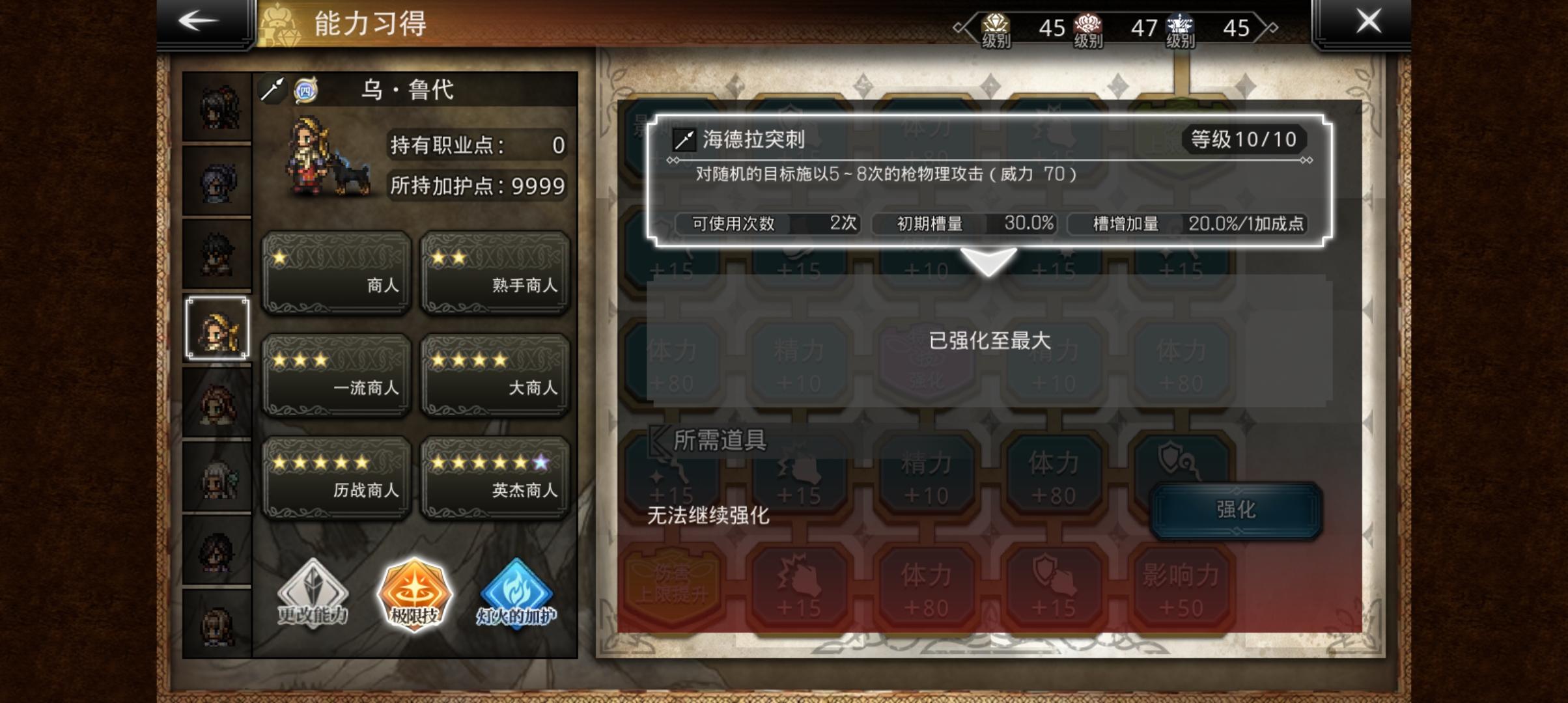Open the 英杰商人 six-star rank panel
Image resolution: width=1568 pixels, height=703 pixels.
(x=497, y=478)
